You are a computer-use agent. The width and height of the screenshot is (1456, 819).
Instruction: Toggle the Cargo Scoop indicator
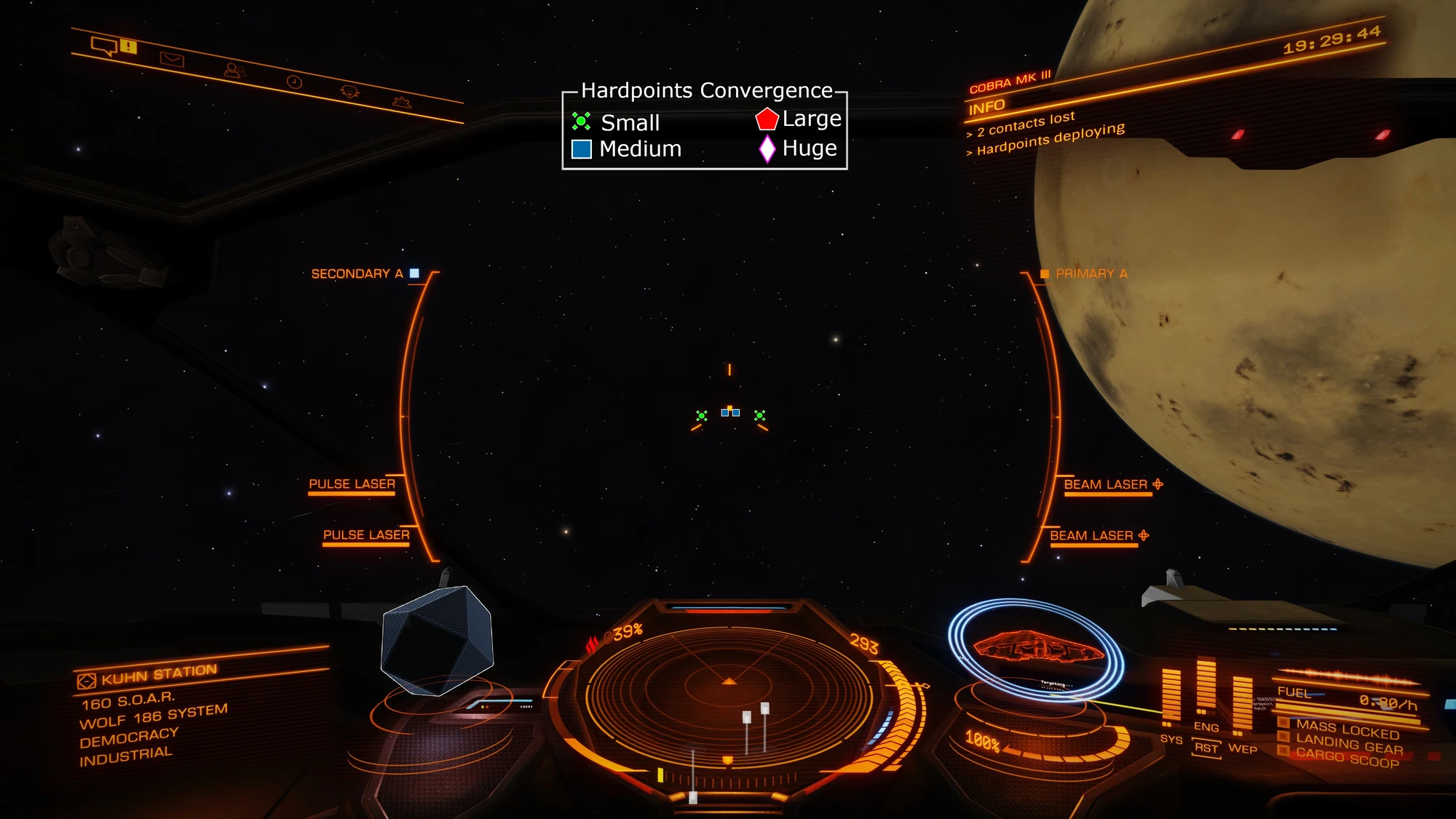(1347, 759)
